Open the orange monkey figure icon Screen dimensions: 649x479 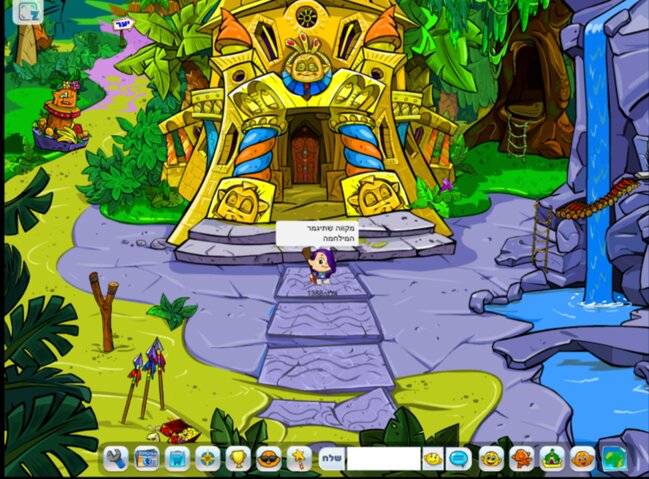(x=521, y=459)
